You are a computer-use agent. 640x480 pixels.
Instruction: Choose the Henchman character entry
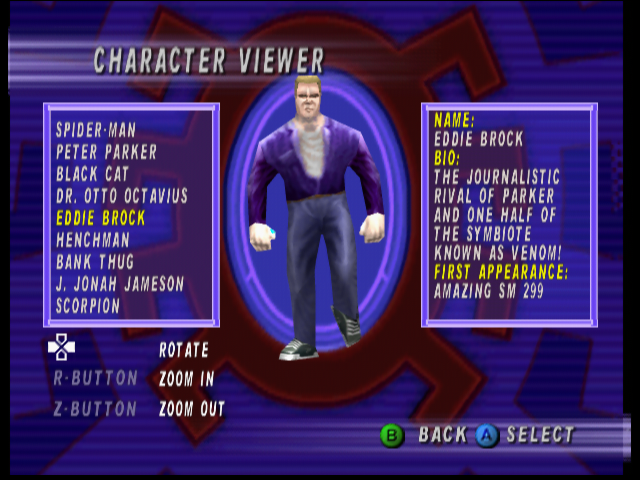pyautogui.click(x=93, y=240)
